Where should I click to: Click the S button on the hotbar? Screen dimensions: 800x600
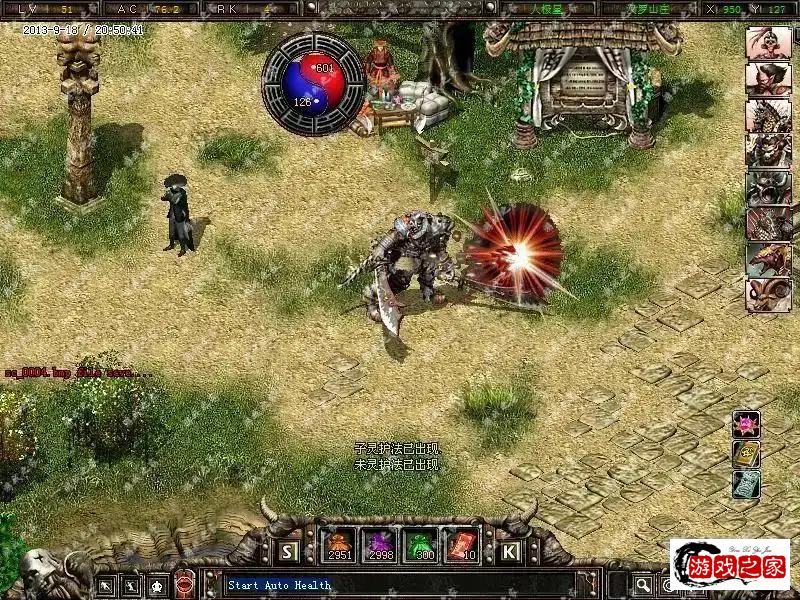(288, 551)
